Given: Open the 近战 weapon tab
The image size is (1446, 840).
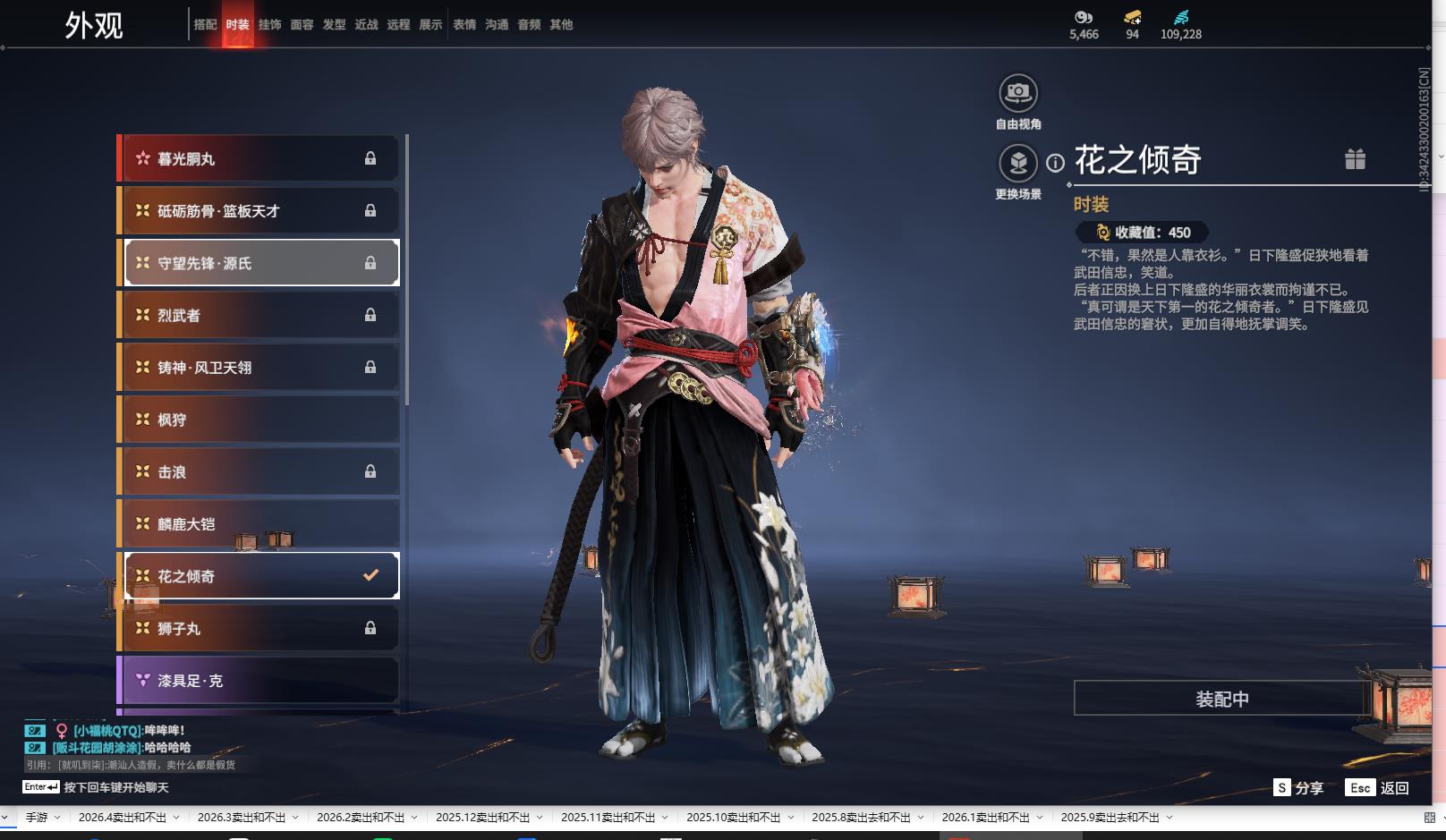Looking at the screenshot, I should pyautogui.click(x=366, y=25).
